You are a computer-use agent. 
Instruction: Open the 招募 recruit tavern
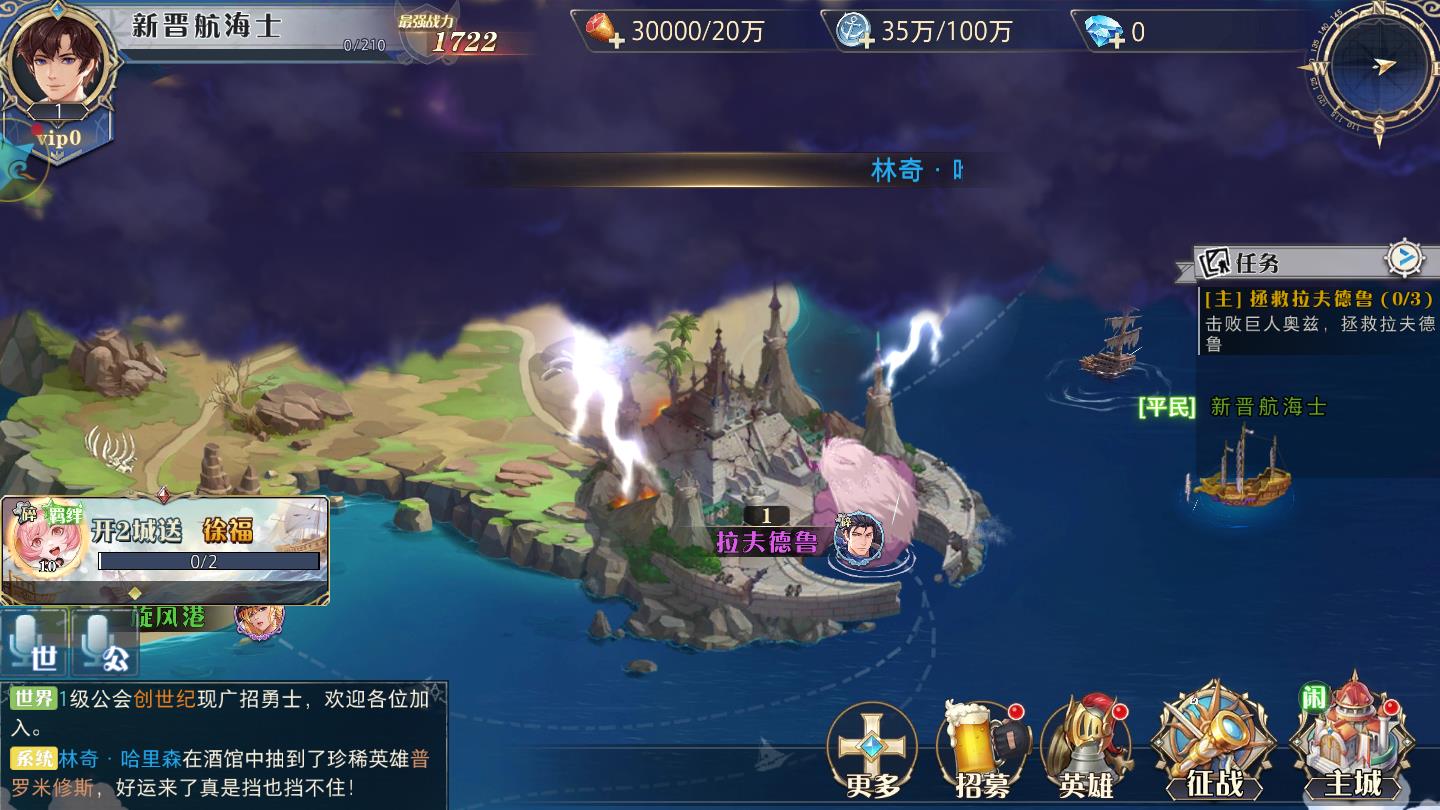point(982,752)
